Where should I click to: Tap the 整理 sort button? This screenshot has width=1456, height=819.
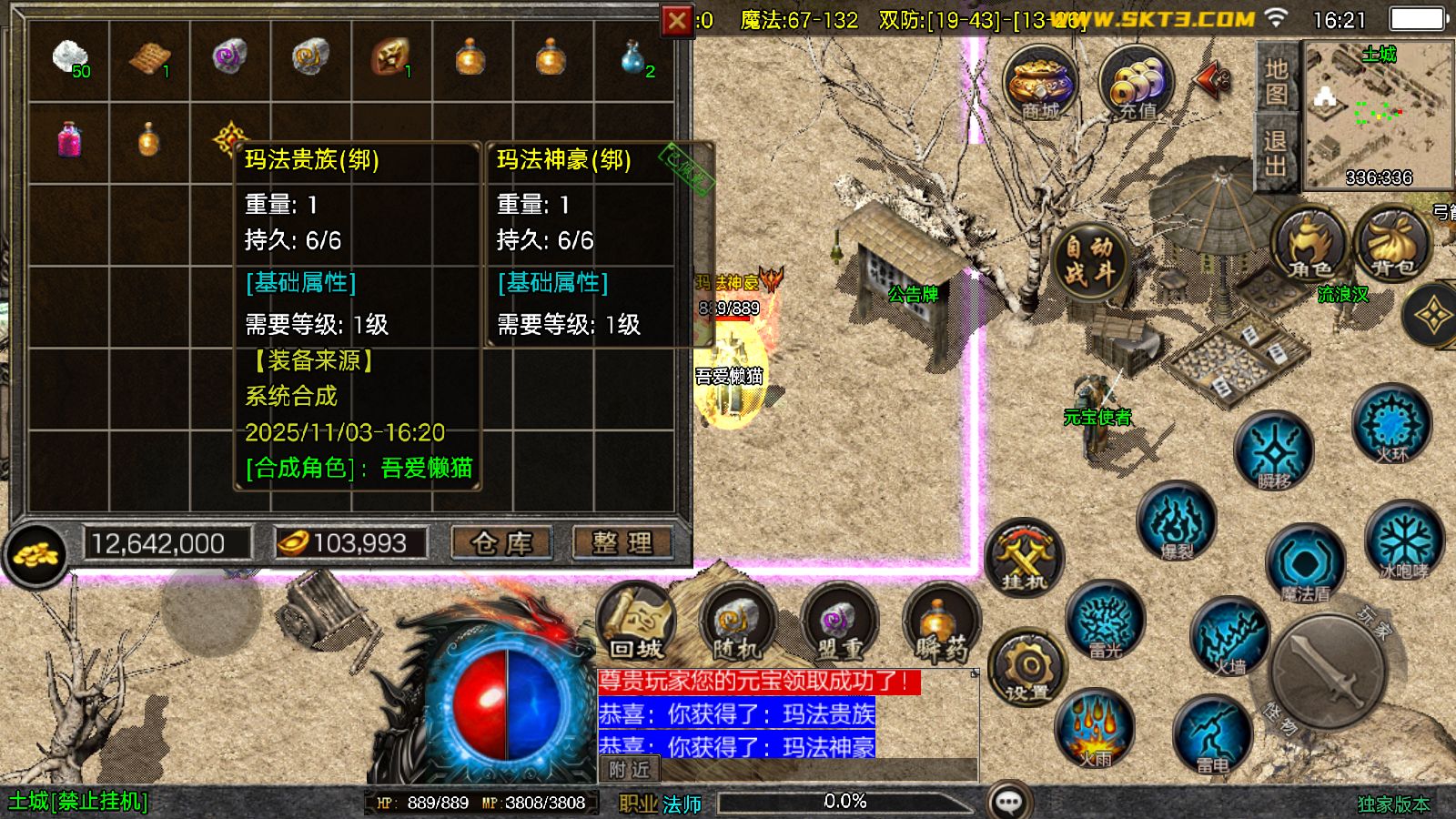(622, 543)
